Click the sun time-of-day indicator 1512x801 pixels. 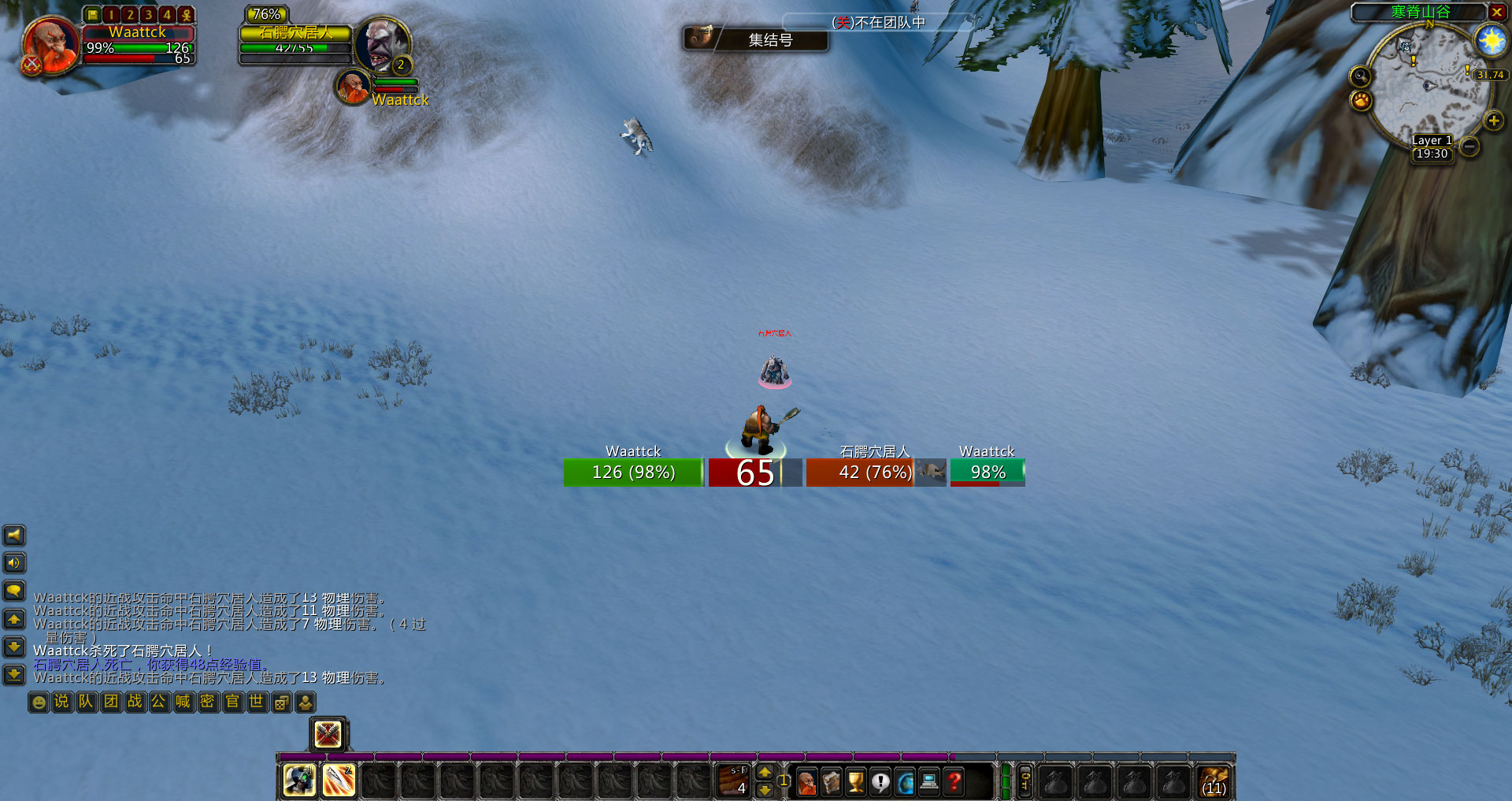[x=1491, y=39]
